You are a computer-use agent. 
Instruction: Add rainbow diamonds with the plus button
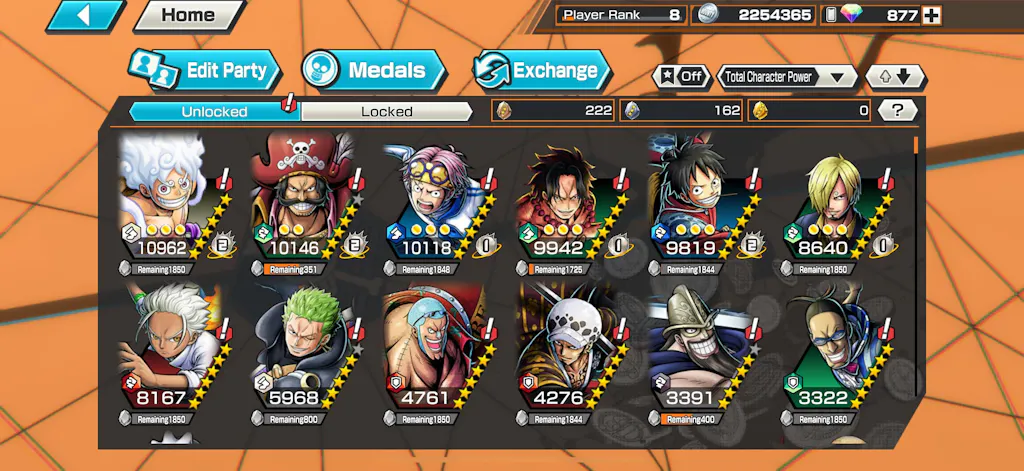pyautogui.click(x=931, y=15)
